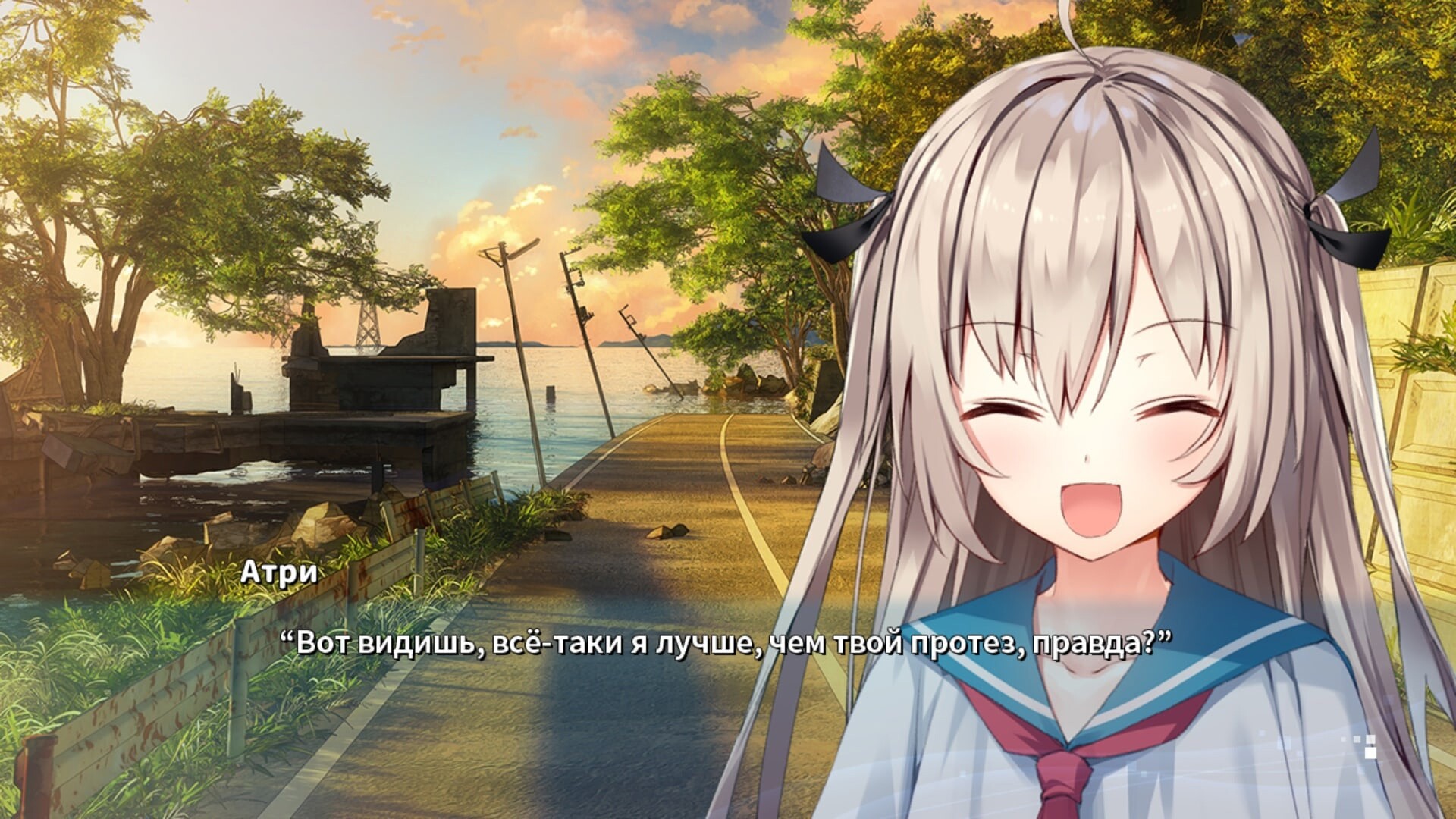Click the faint pixel glyph left of the square

1357,739
